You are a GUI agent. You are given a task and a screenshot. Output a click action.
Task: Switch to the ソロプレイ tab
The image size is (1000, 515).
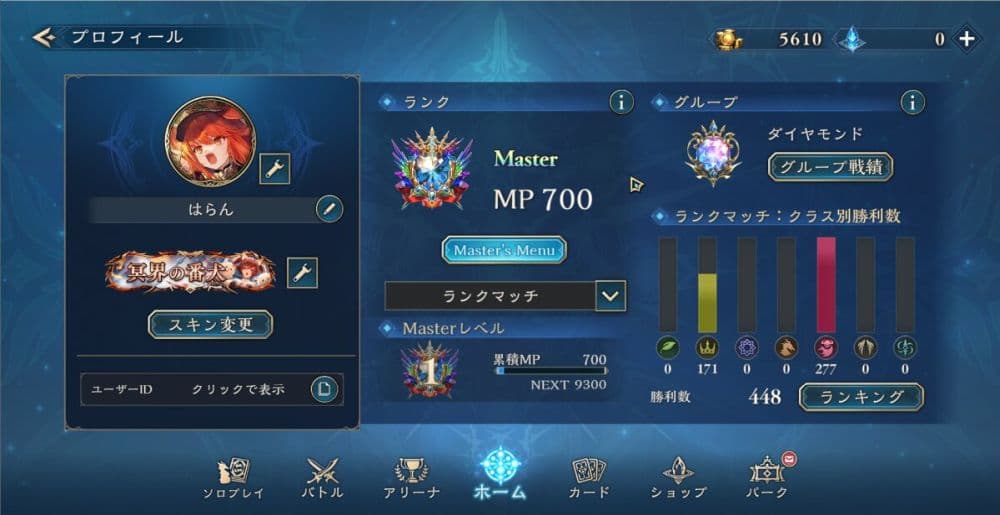[233, 477]
